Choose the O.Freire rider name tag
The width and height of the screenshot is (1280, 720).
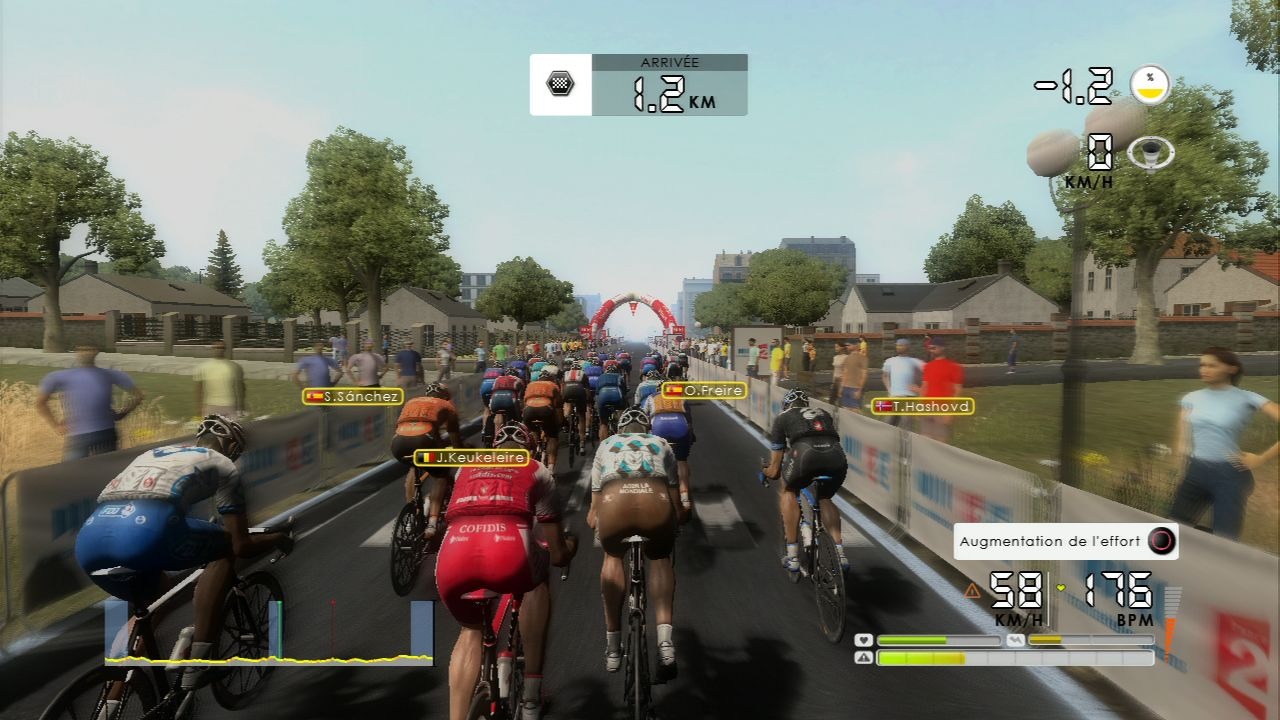coord(704,390)
